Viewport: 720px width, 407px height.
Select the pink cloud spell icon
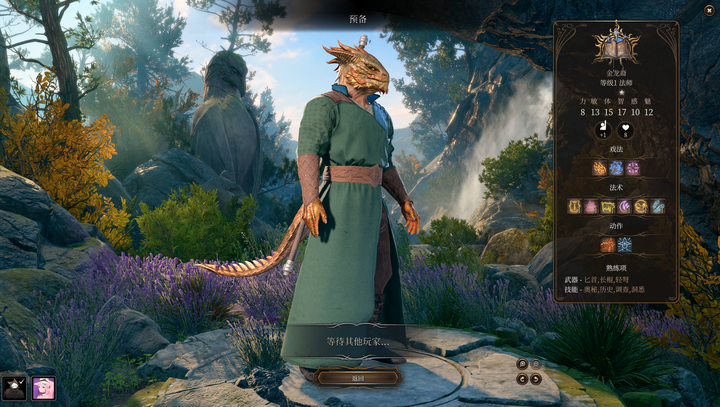click(591, 207)
